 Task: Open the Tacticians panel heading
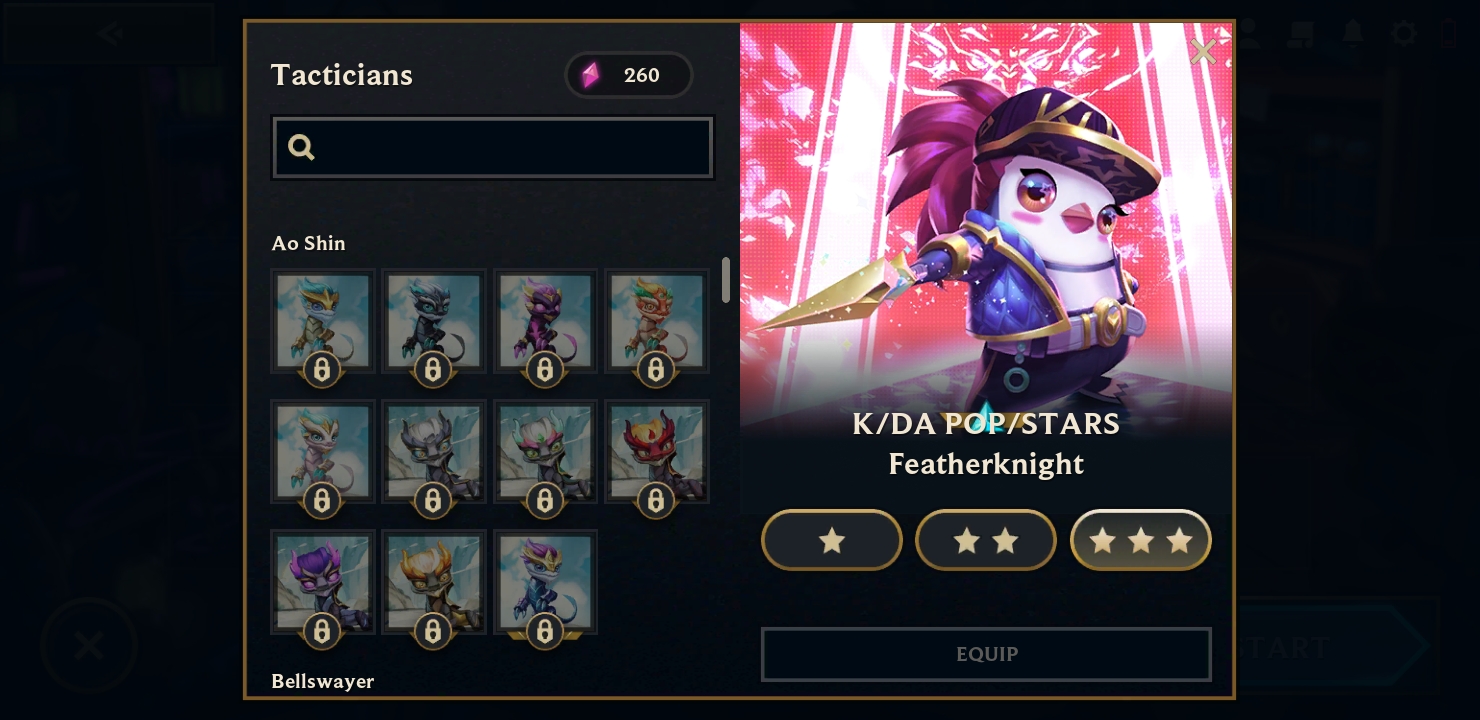click(341, 75)
